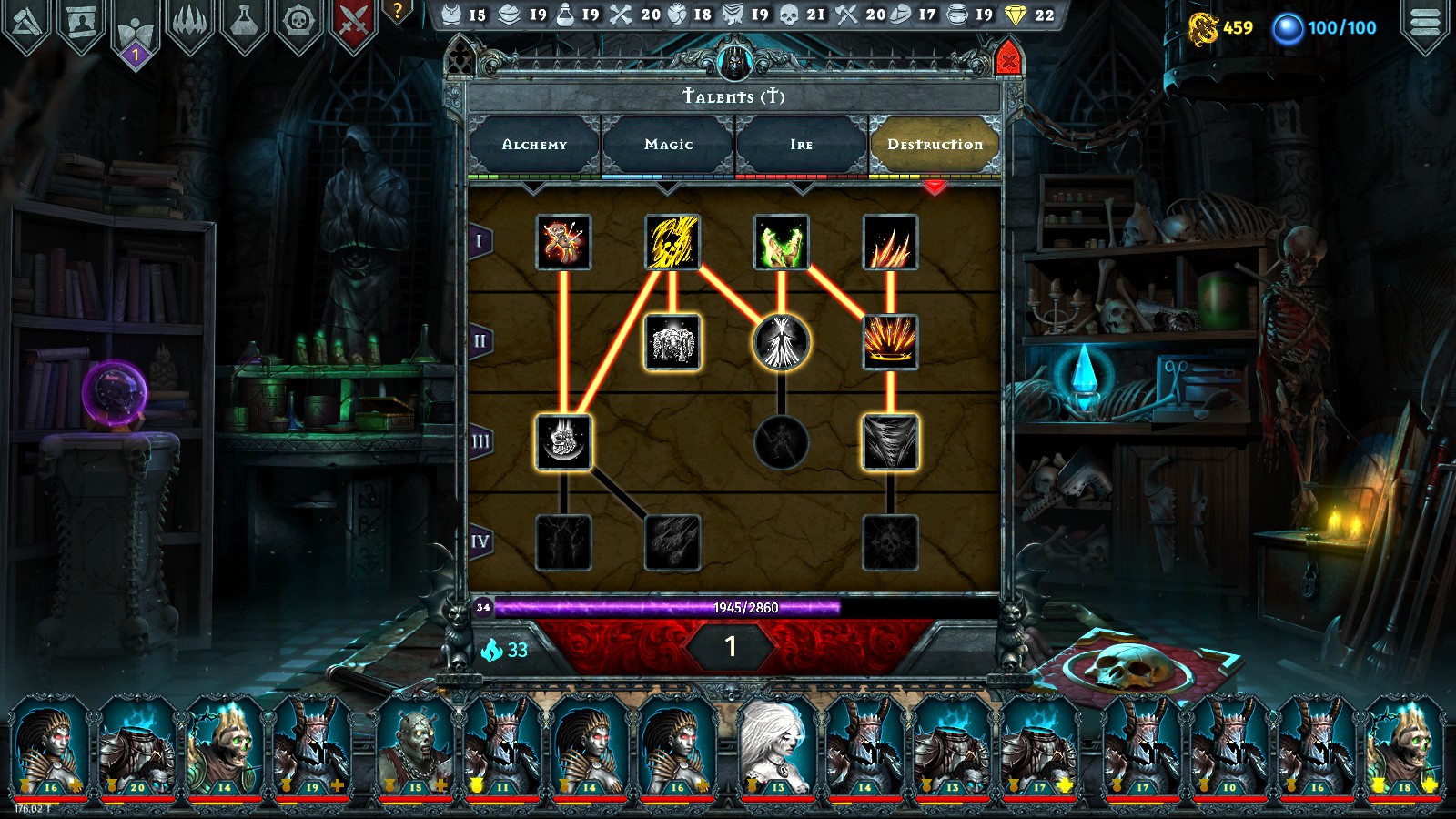Click the yellow gem resource icon showing 22

click(x=1016, y=15)
